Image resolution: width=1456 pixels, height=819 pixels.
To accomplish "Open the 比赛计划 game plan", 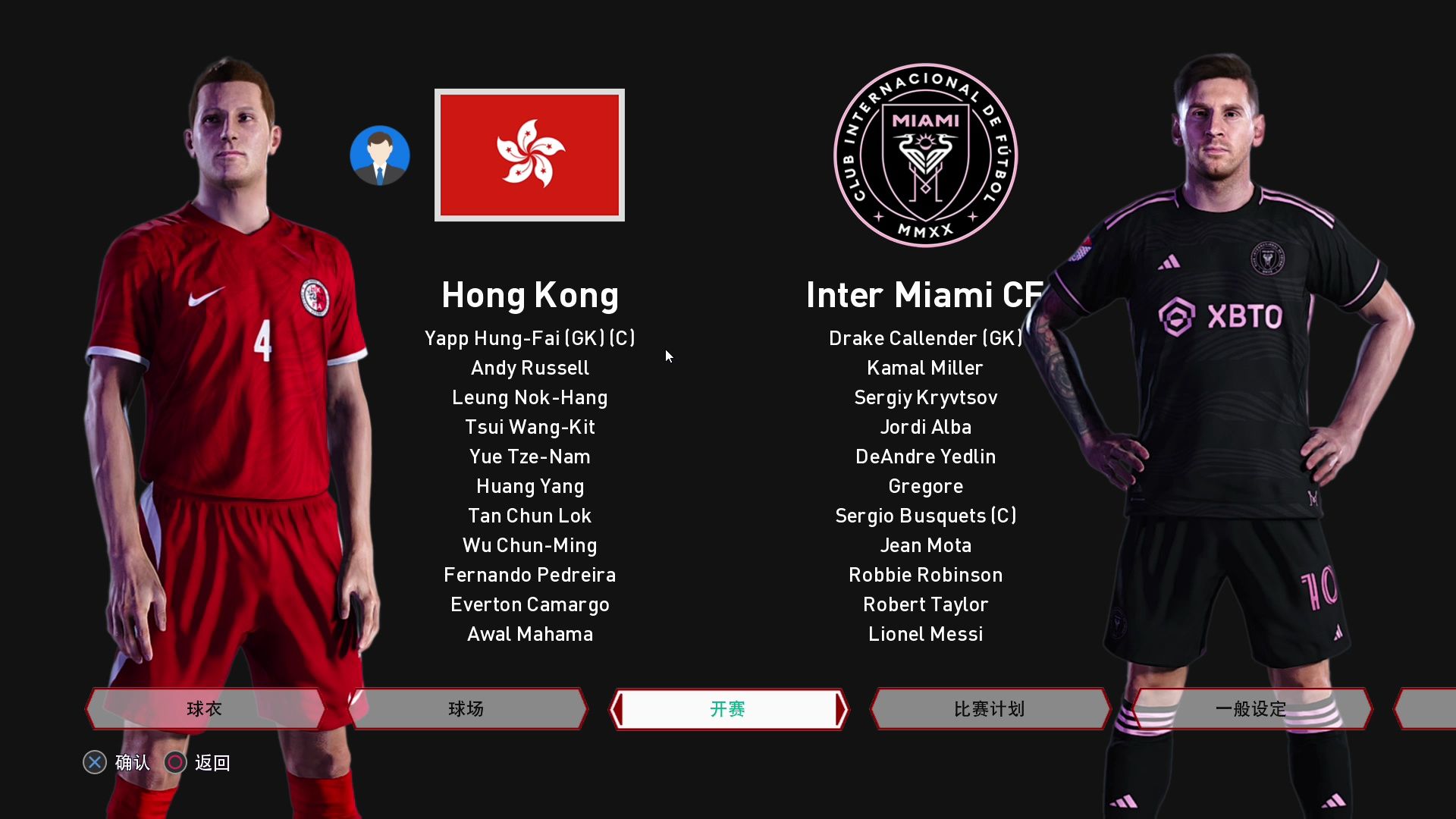I will [x=990, y=709].
